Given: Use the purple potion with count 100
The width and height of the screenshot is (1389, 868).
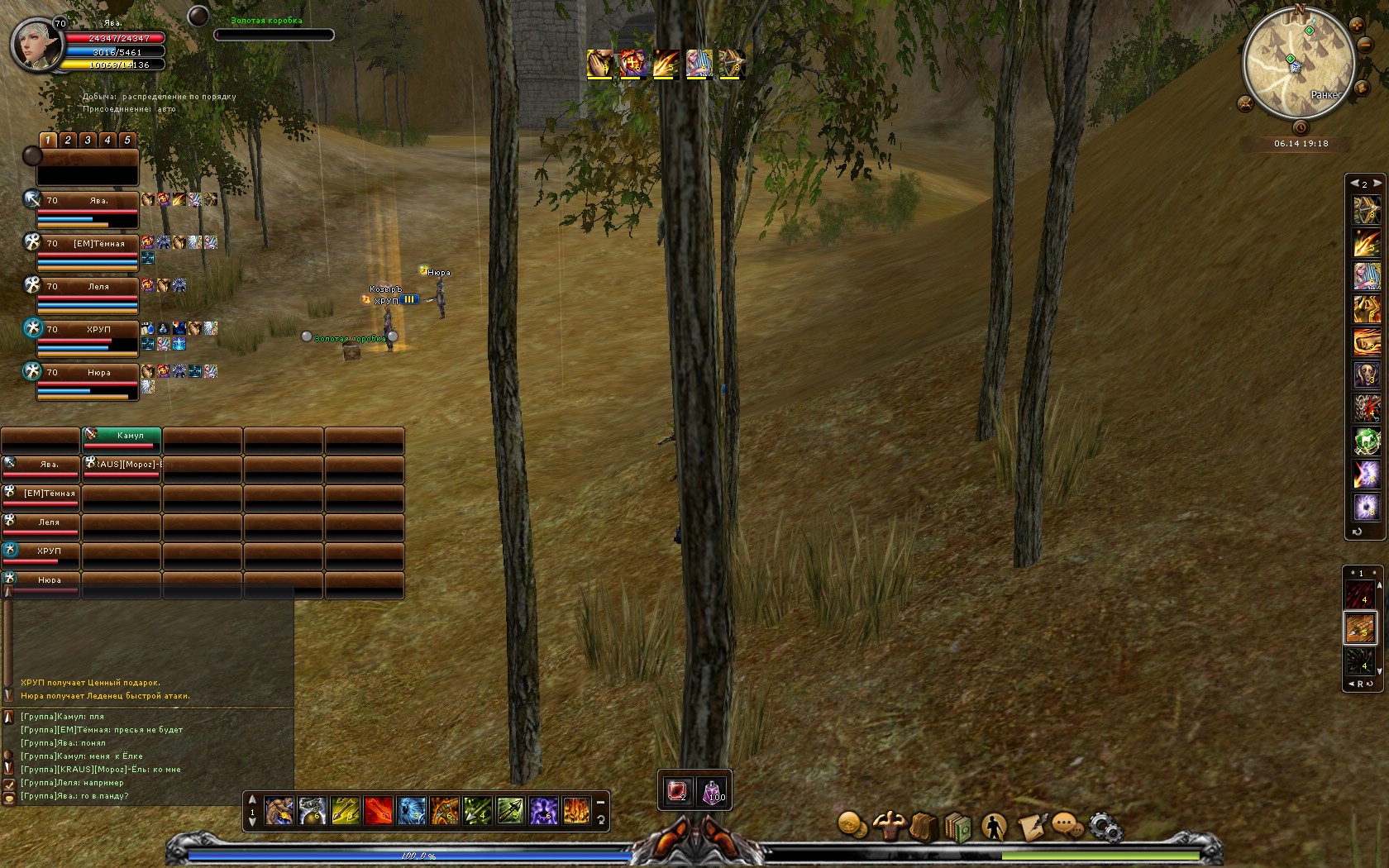Looking at the screenshot, I should pyautogui.click(x=713, y=792).
